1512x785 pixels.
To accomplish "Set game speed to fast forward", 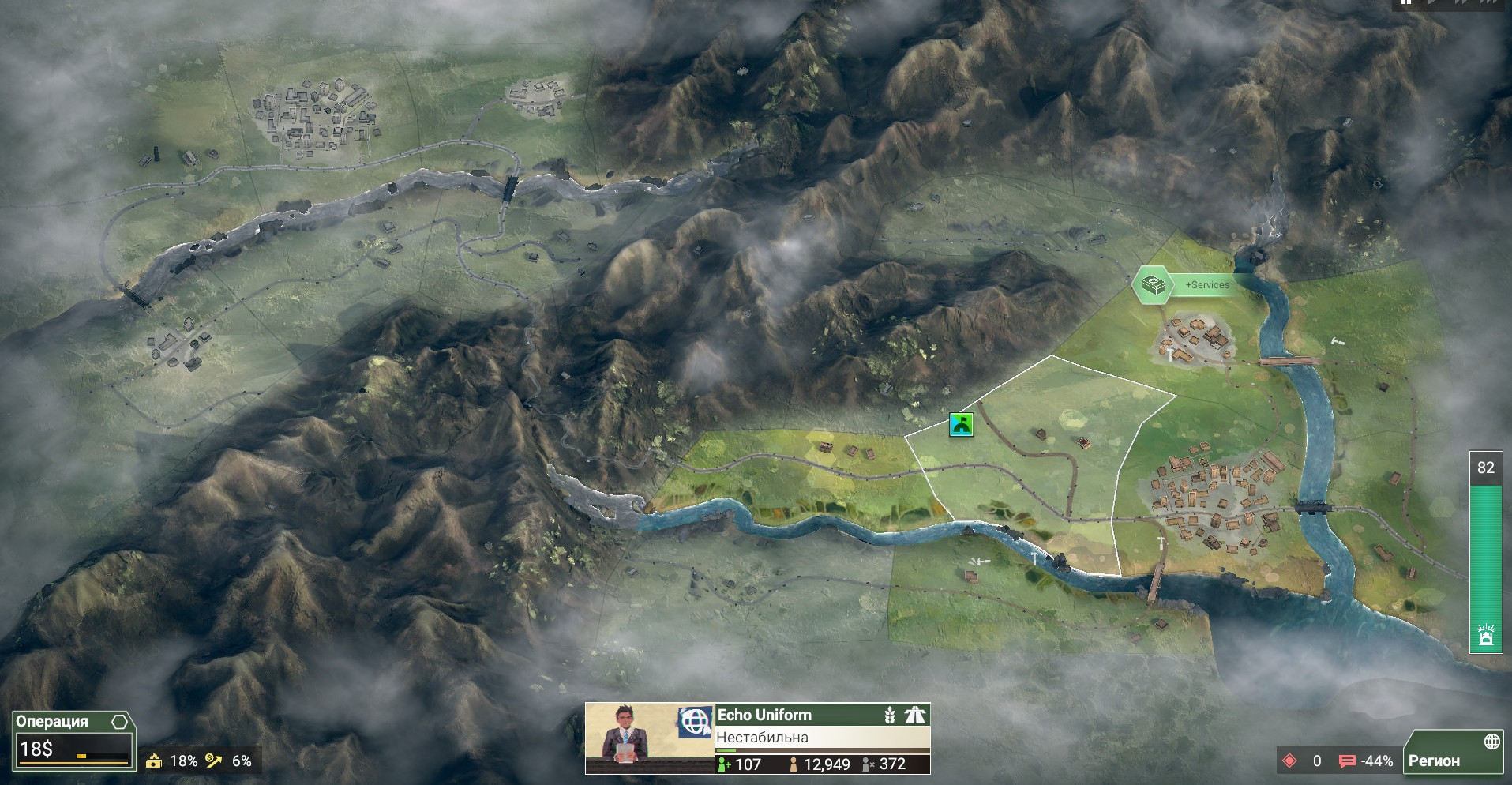I will pos(1461,3).
